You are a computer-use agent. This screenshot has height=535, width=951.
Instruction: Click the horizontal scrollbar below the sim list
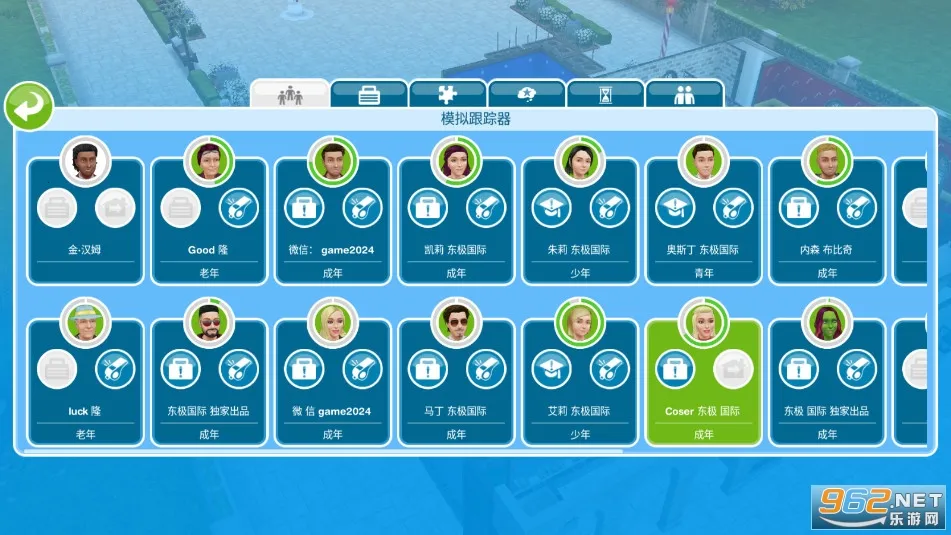pos(320,451)
